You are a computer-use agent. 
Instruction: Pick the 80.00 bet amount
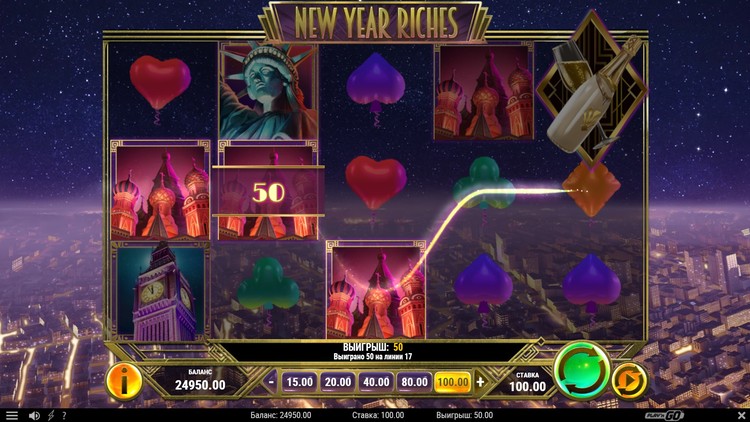(x=414, y=381)
